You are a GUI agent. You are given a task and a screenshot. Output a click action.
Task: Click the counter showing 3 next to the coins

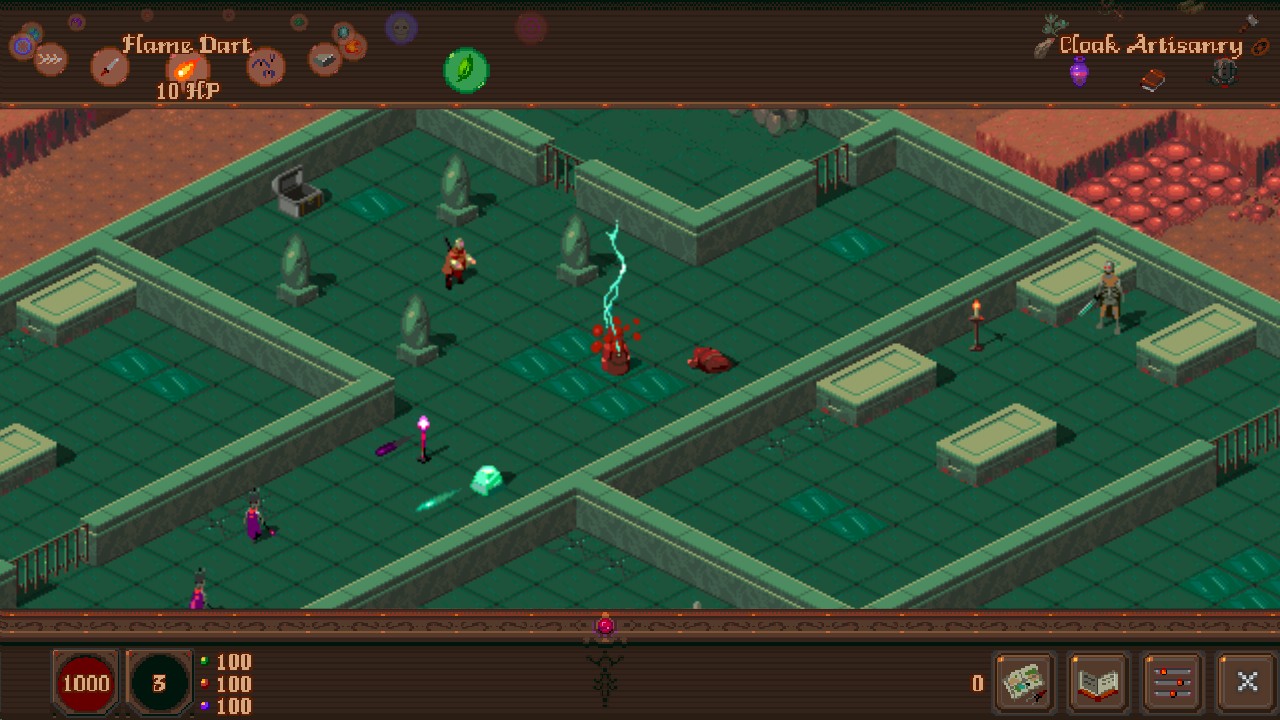tap(160, 684)
